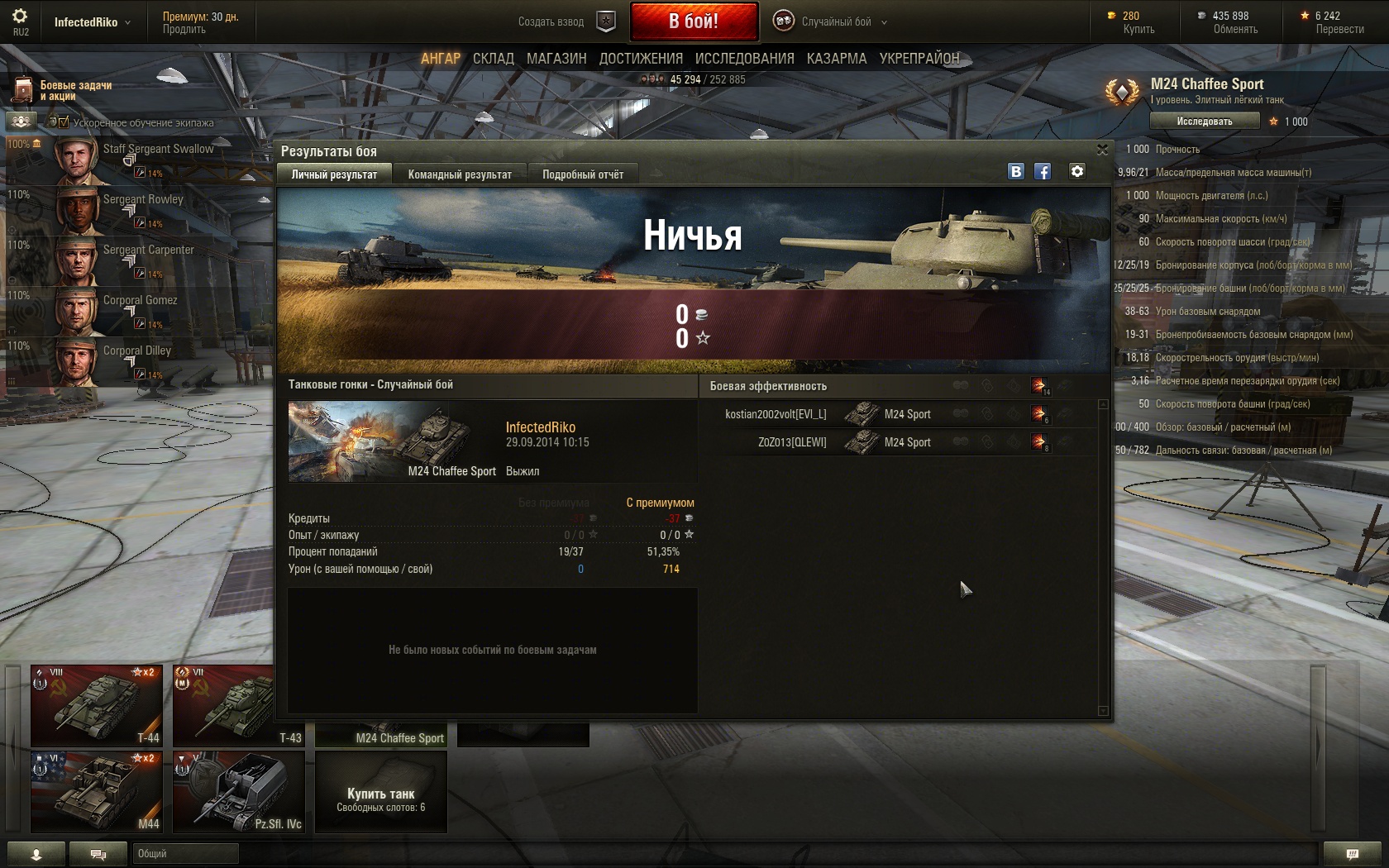Share results via the Facebook icon

[x=1043, y=171]
